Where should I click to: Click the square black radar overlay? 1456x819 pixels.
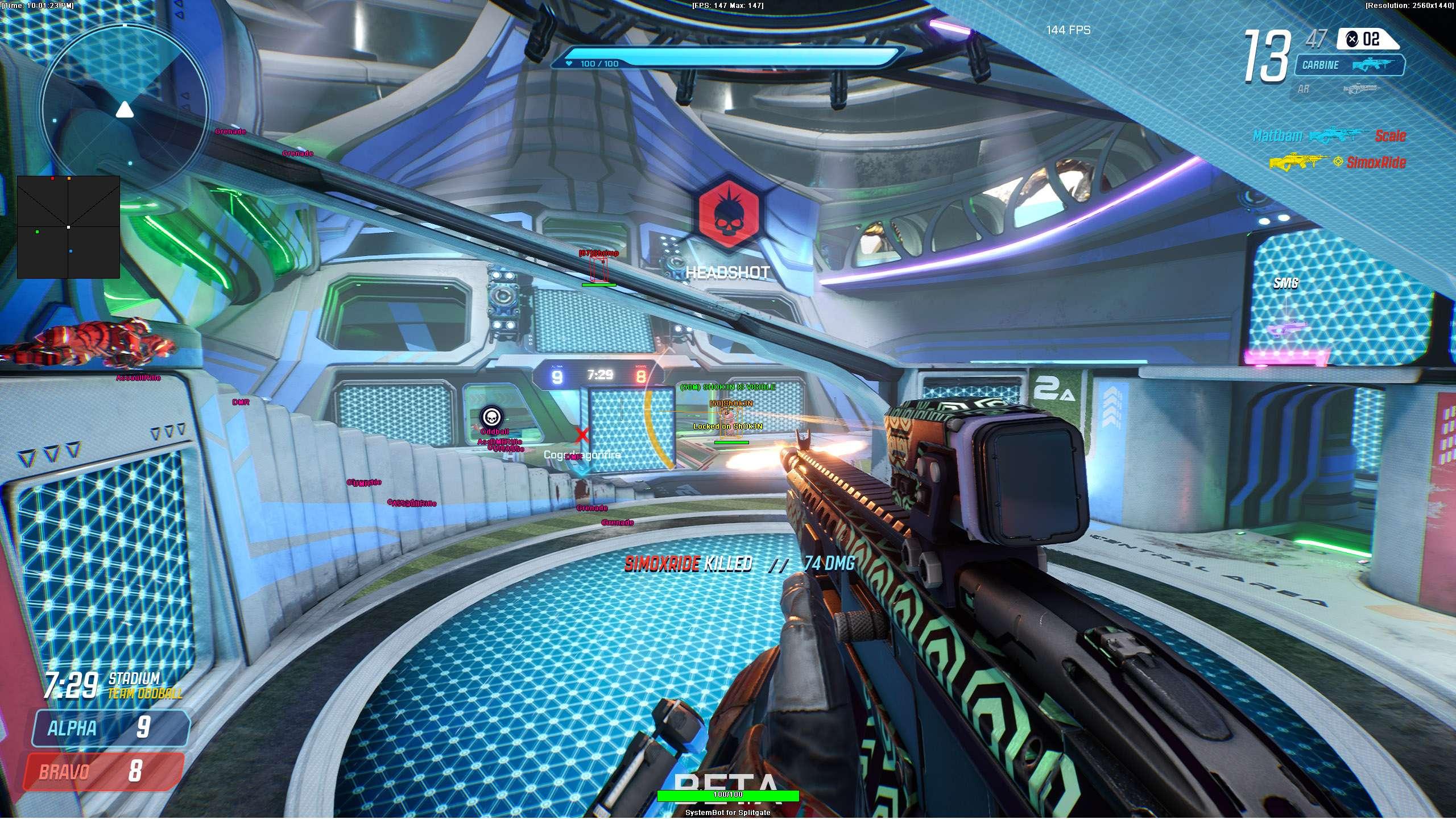[x=68, y=227]
